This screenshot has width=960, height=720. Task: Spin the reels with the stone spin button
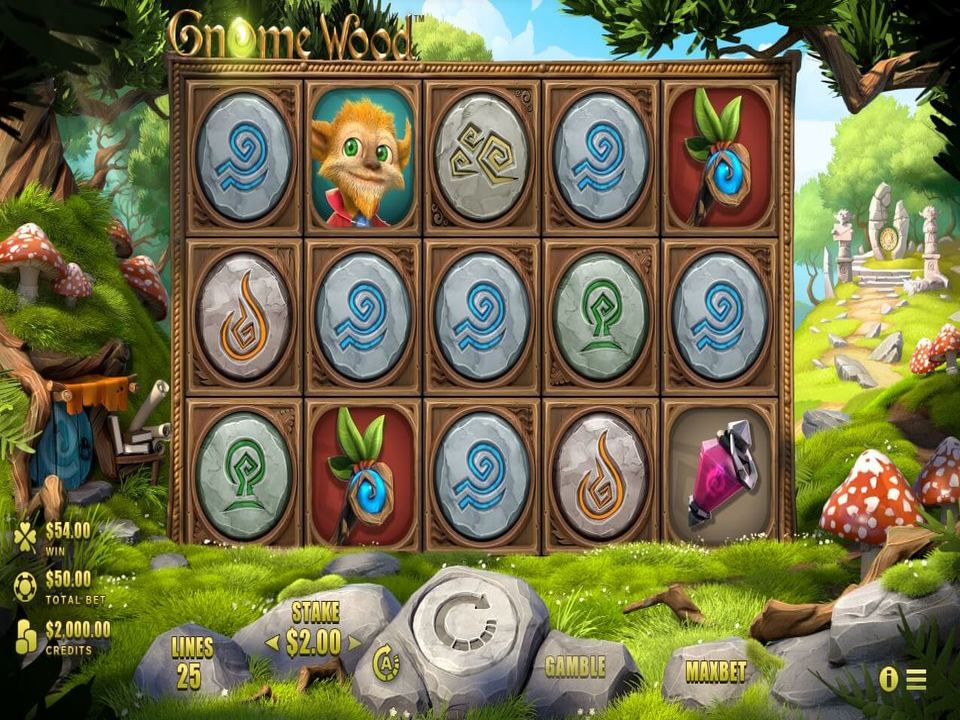(x=466, y=622)
